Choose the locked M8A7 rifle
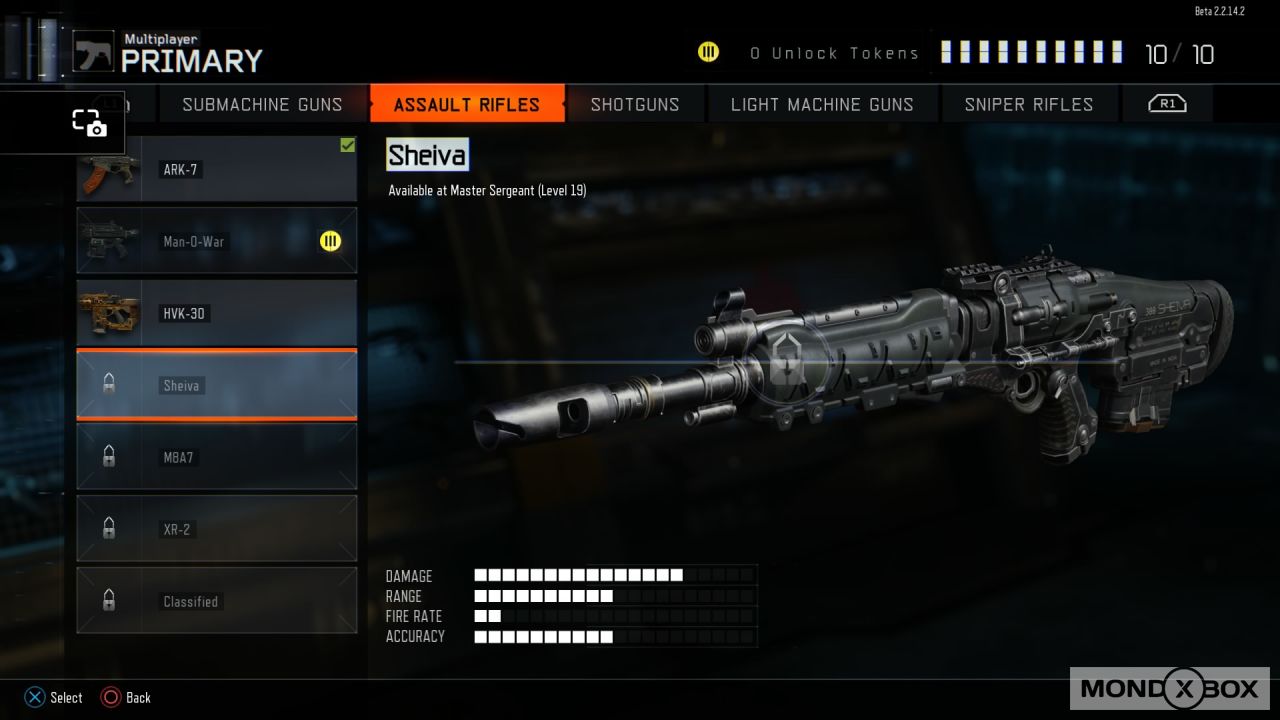The width and height of the screenshot is (1280, 720). click(217, 457)
